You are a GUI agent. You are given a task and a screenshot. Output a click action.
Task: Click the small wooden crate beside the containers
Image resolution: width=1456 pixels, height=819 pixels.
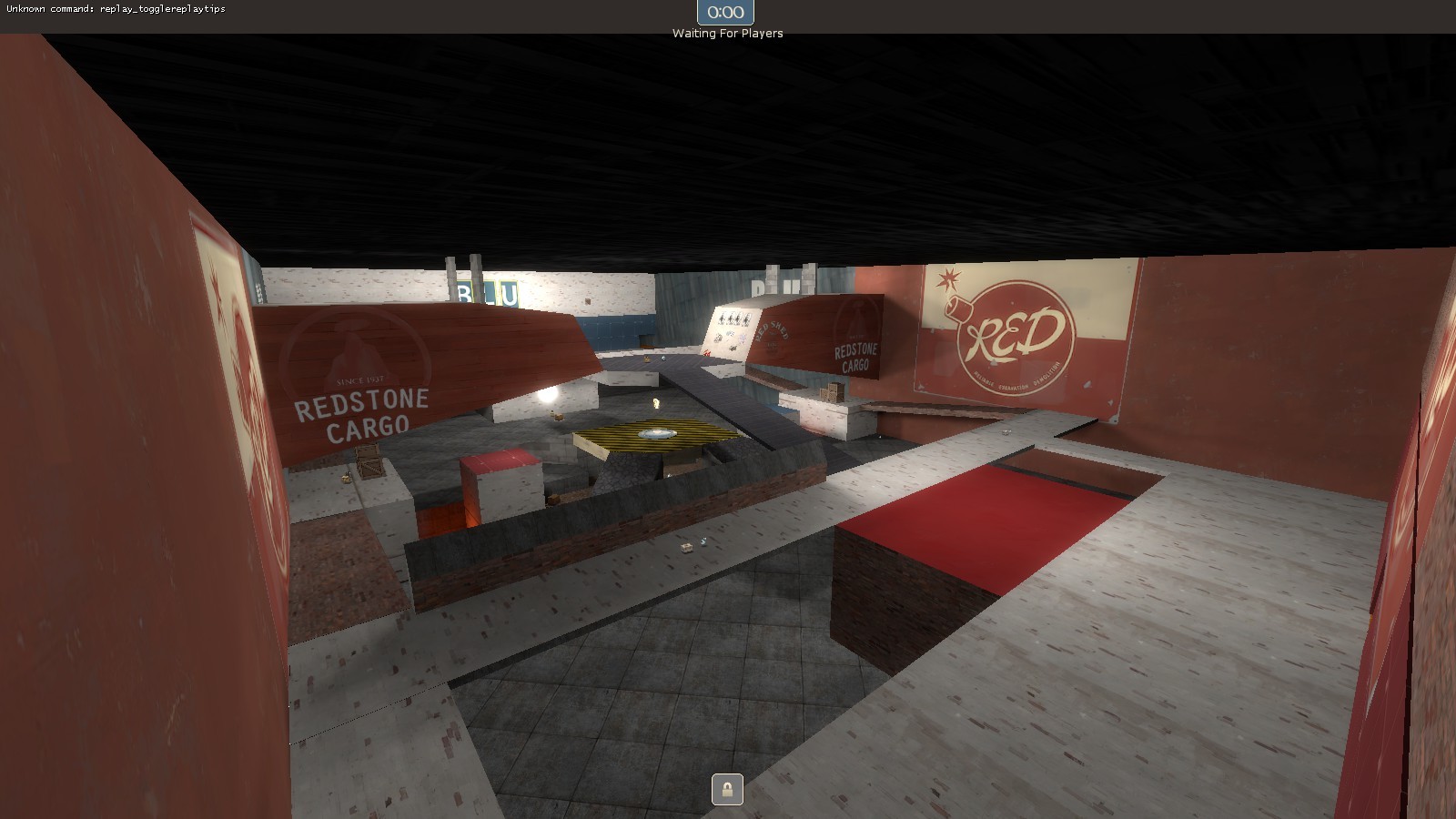tap(369, 464)
